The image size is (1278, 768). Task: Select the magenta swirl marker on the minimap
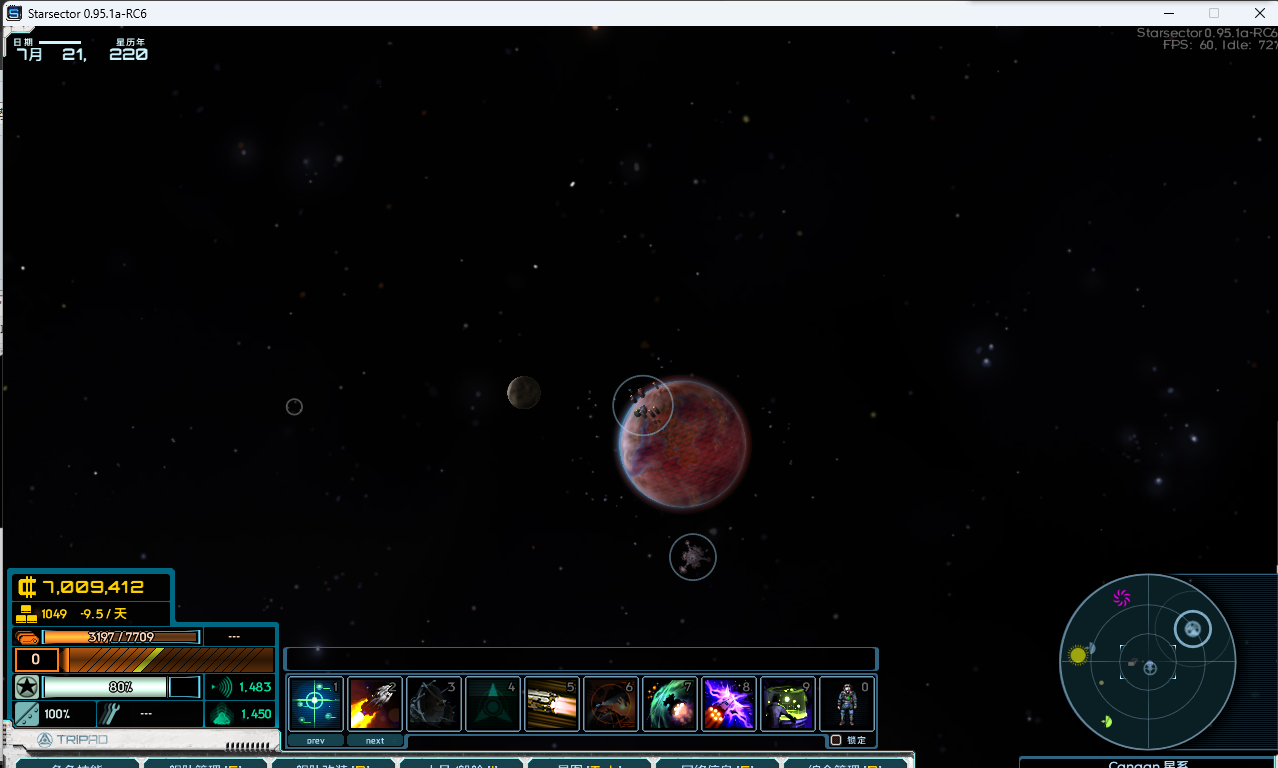[1122, 598]
